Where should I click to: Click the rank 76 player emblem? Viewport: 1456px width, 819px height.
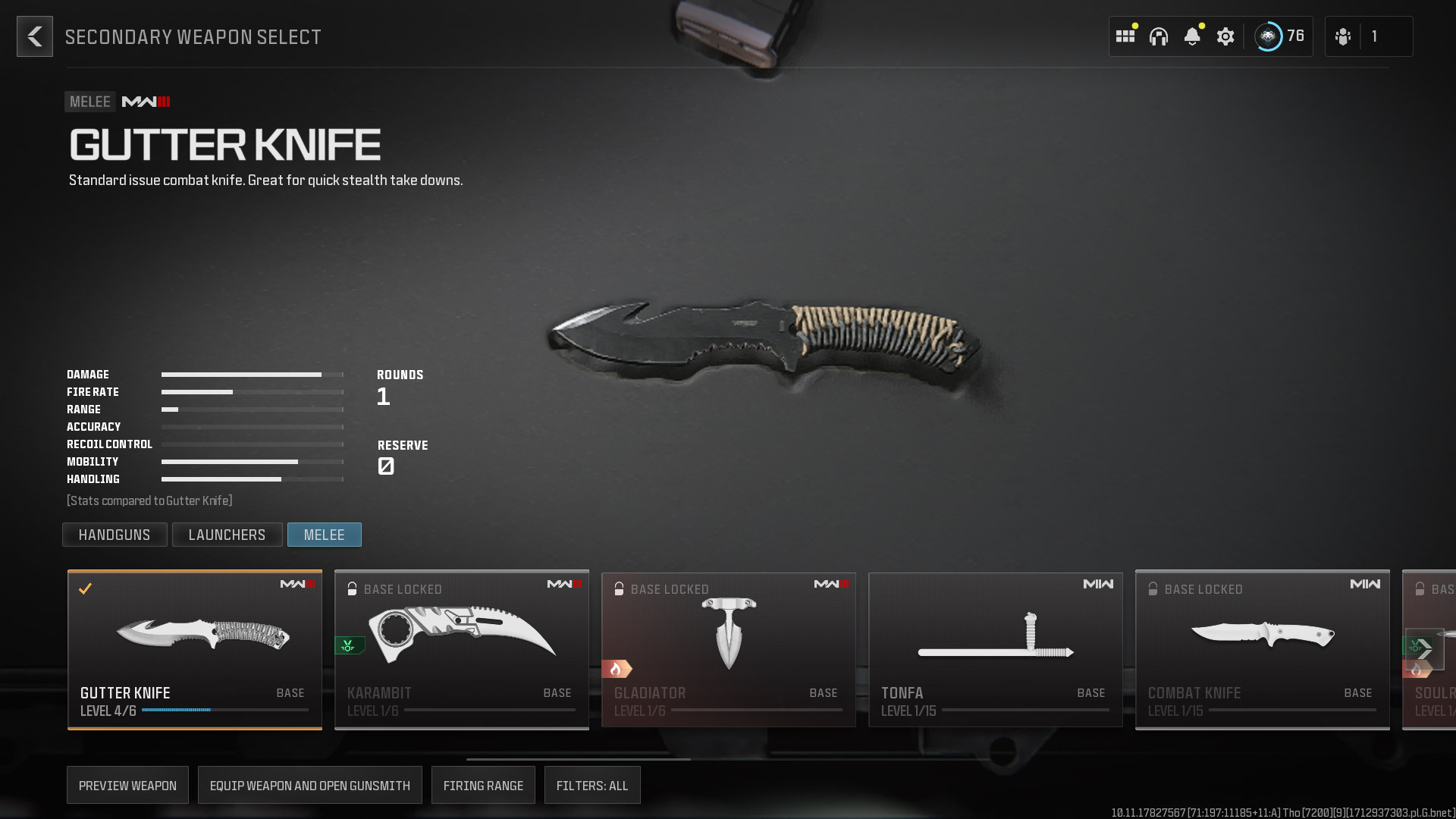pyautogui.click(x=1267, y=36)
